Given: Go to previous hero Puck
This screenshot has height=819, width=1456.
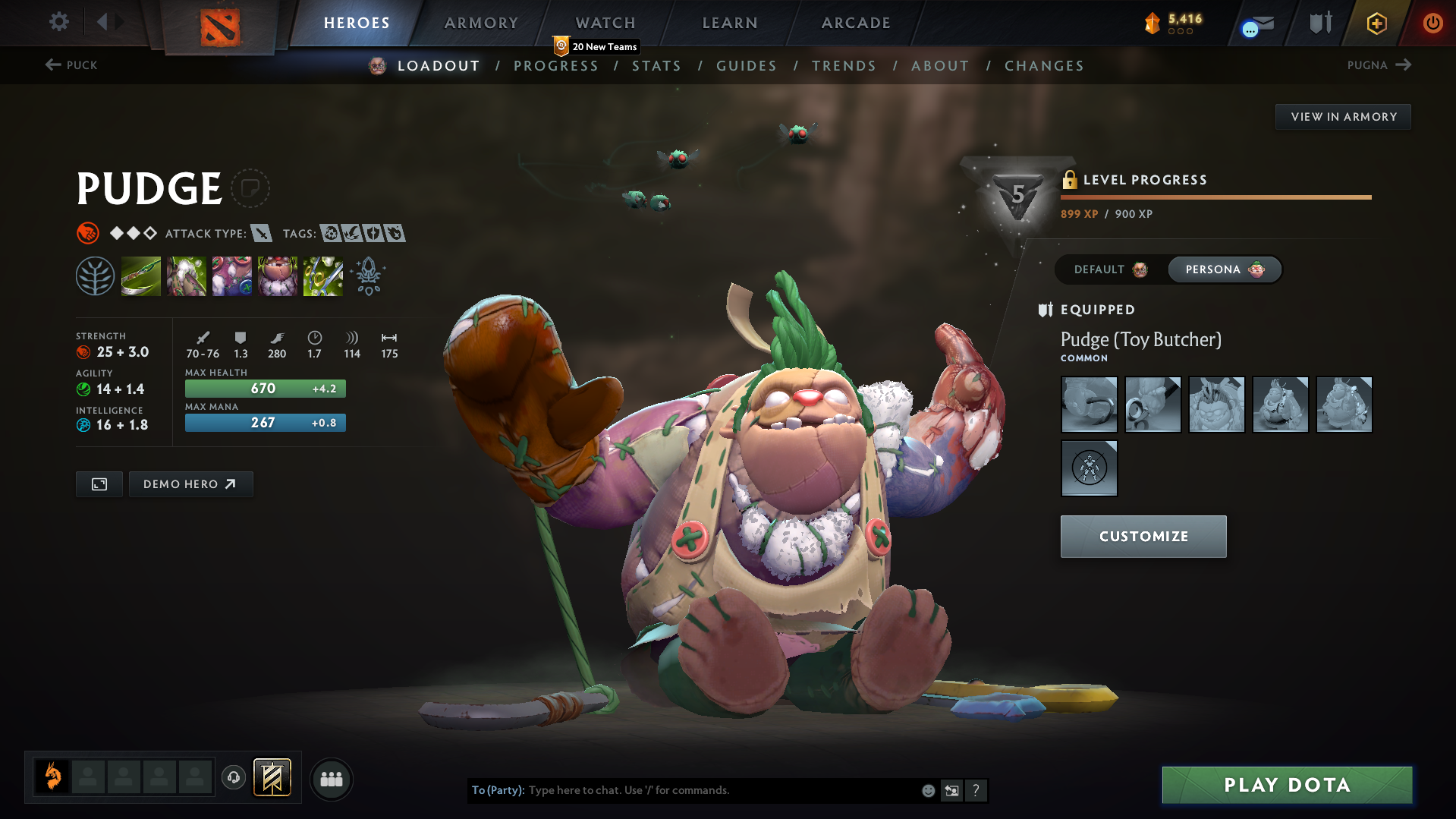Looking at the screenshot, I should point(71,65).
